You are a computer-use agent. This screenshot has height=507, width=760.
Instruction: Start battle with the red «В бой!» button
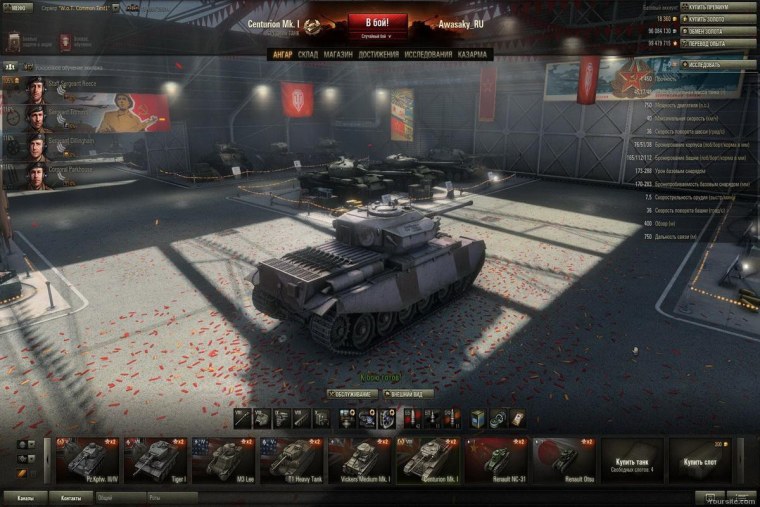pos(376,22)
